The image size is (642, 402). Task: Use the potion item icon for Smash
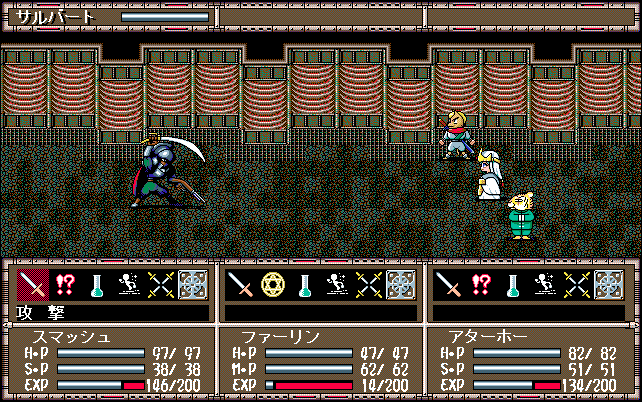click(96, 286)
